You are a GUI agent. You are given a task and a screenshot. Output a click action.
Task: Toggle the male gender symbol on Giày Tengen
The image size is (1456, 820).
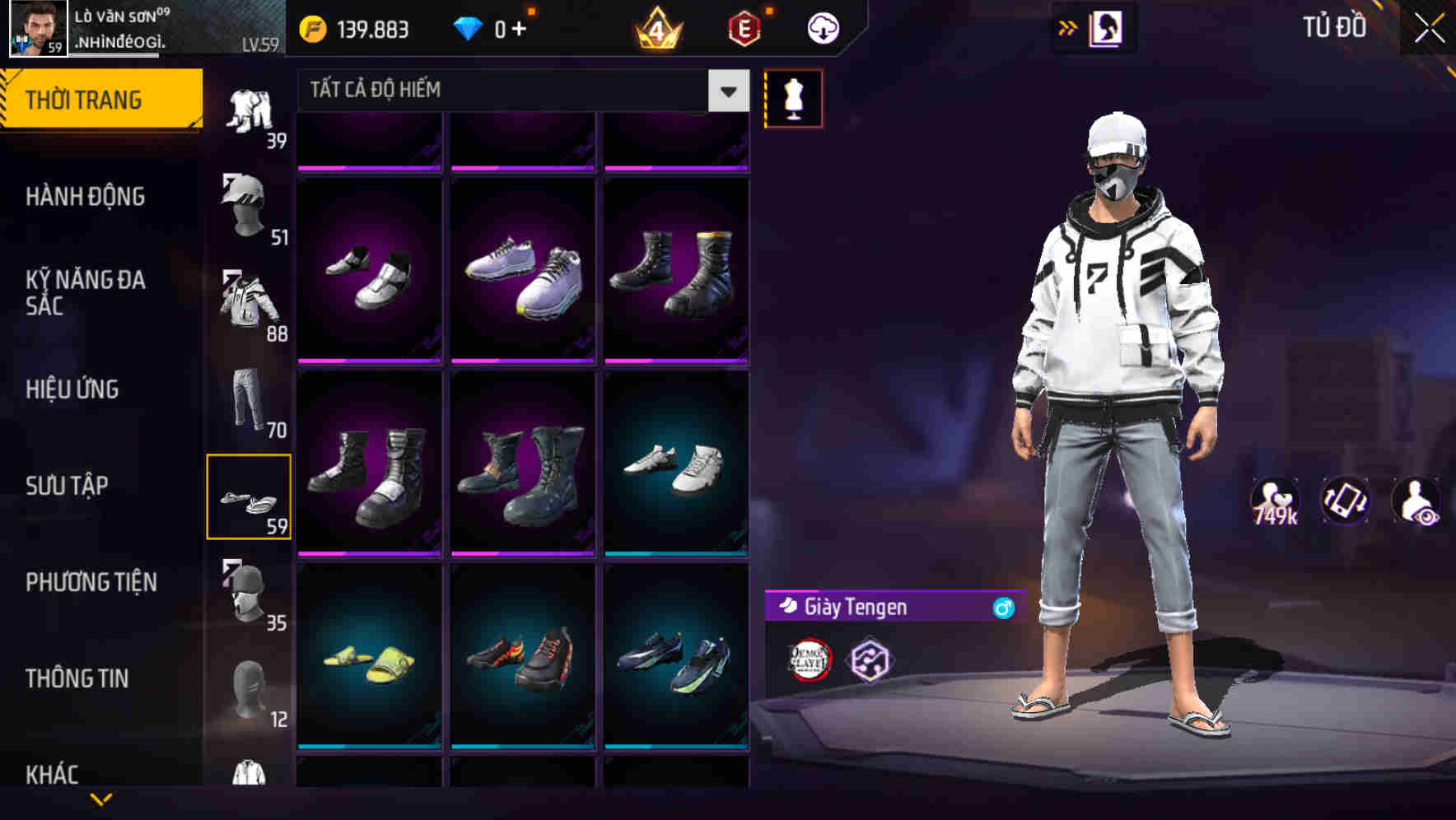coord(1003,608)
